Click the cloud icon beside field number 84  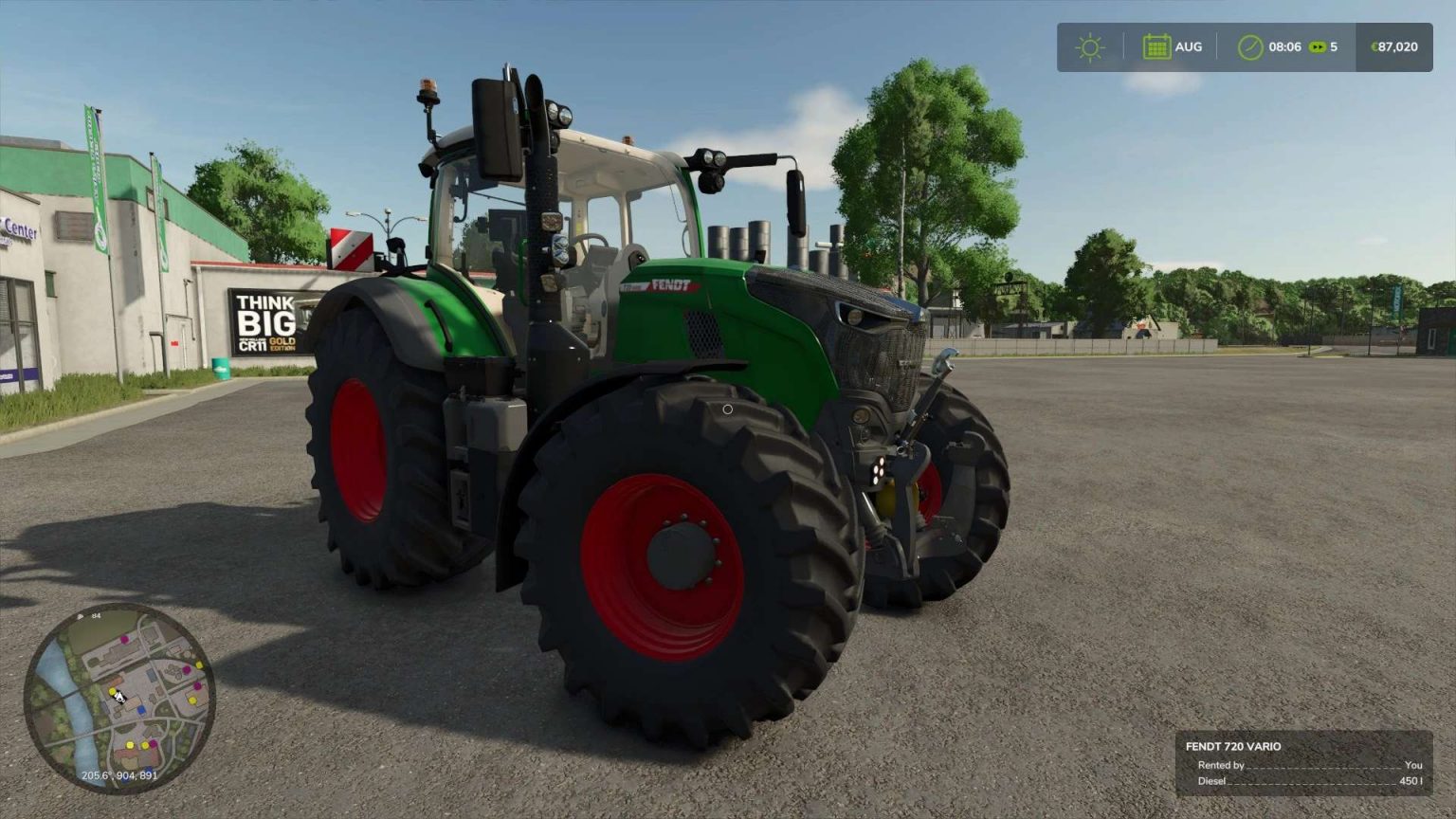point(81,616)
